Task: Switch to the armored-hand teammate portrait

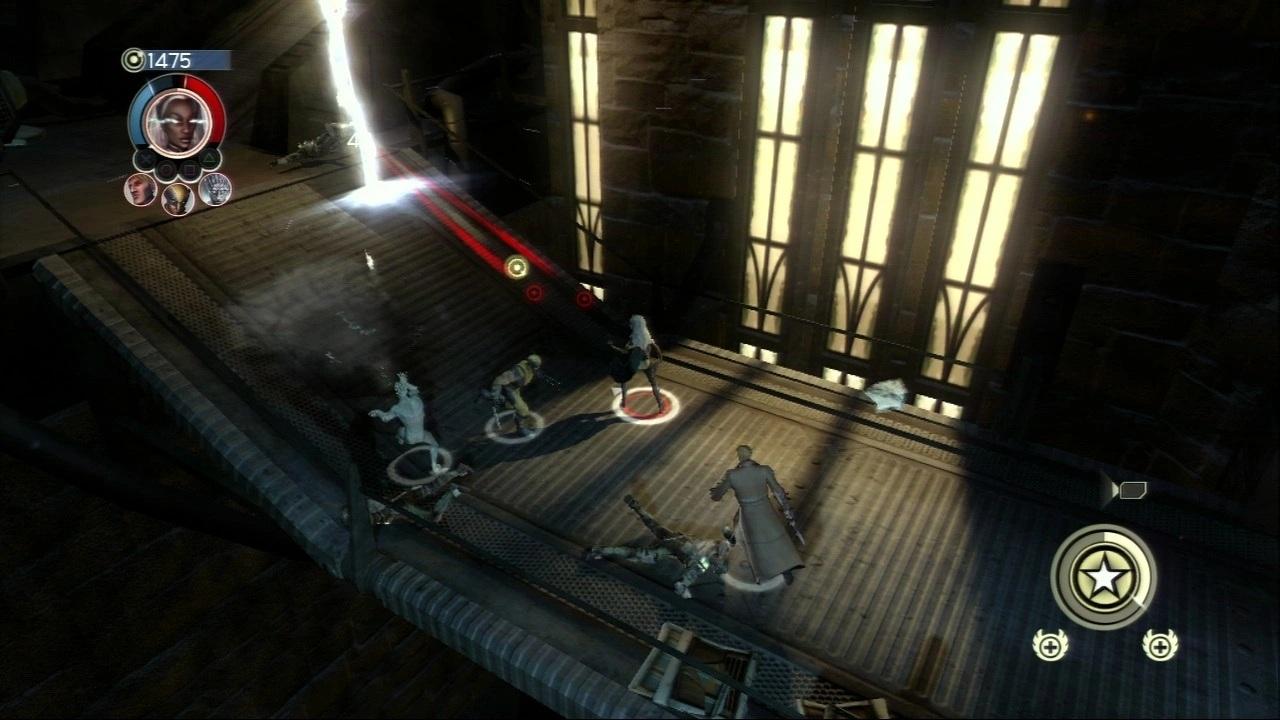Action: [215, 190]
